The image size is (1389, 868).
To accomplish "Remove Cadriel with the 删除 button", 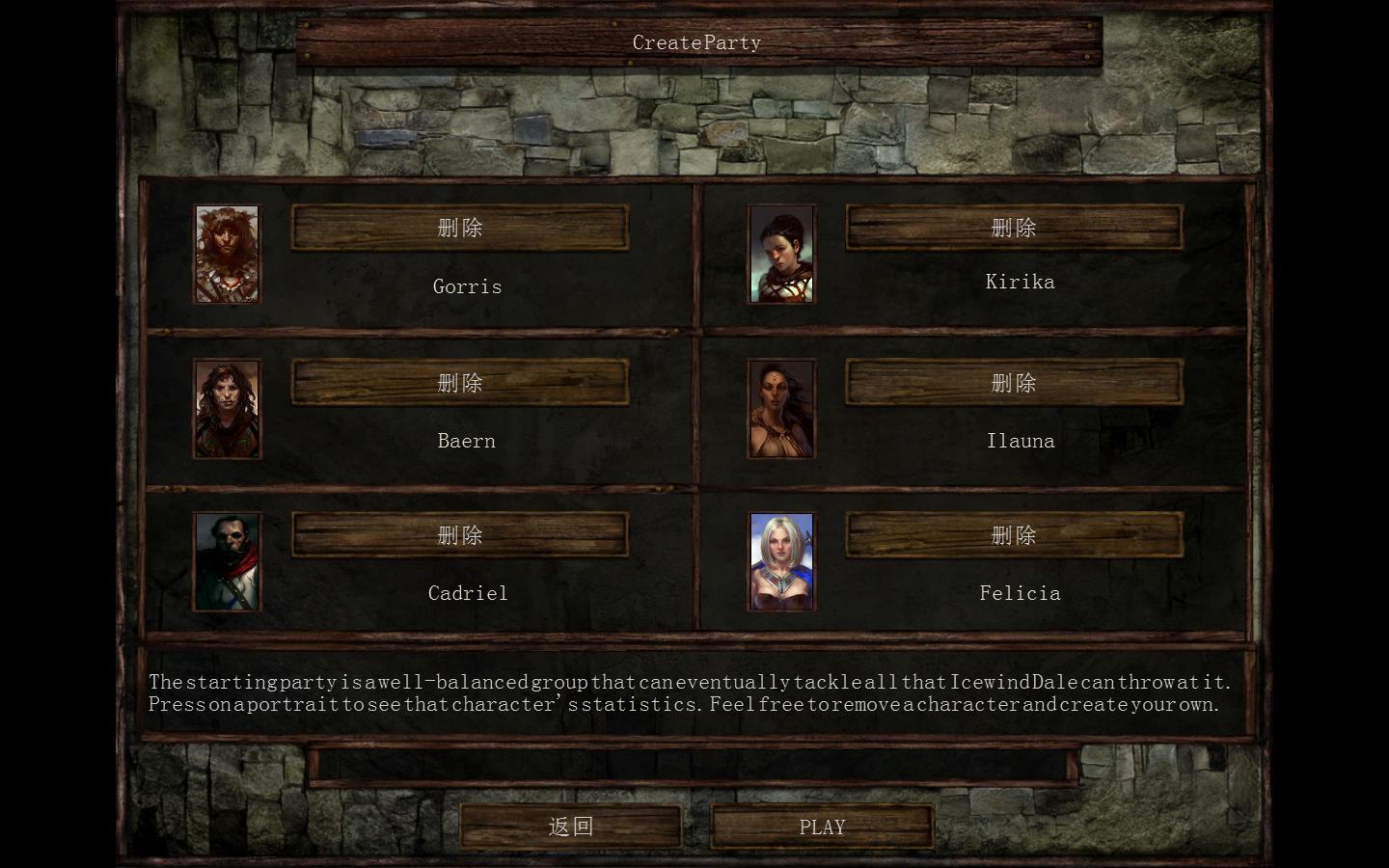I will (460, 535).
